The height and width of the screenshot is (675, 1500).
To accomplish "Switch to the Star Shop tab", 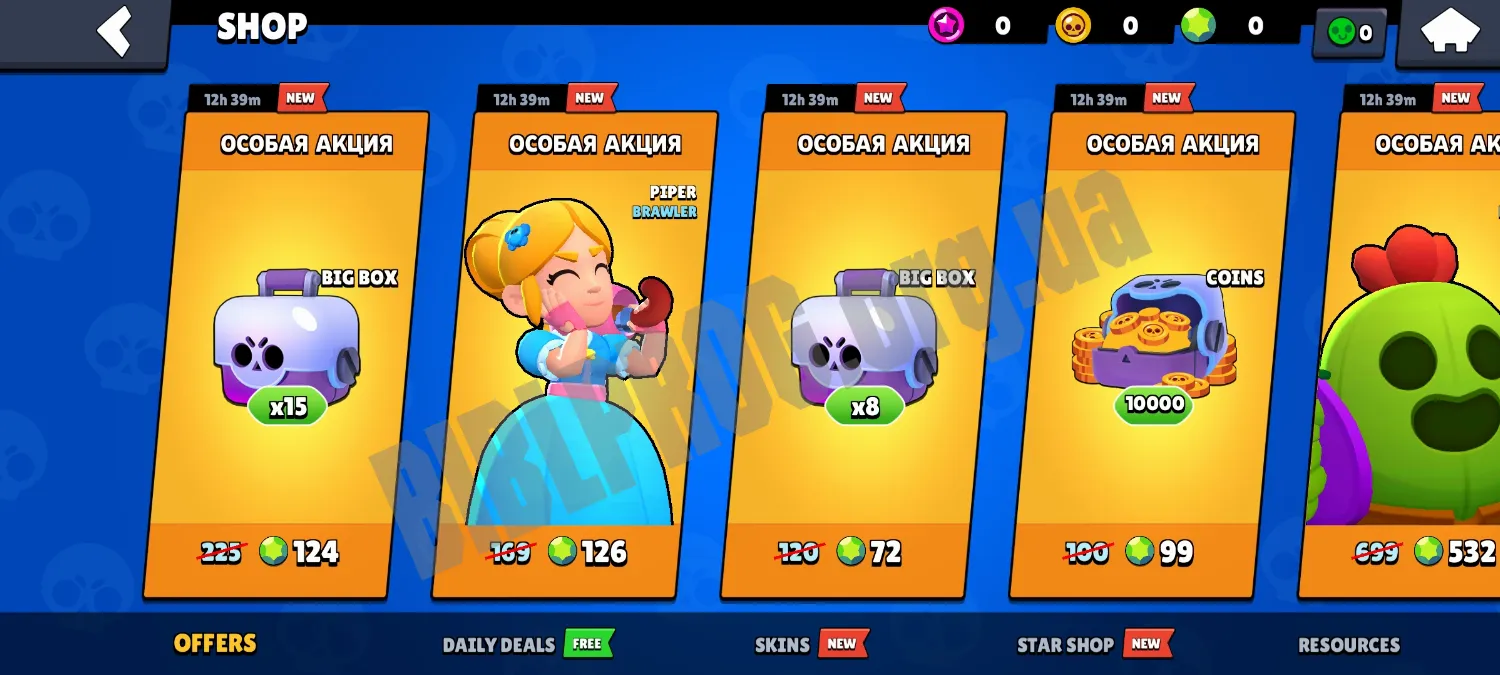I will tap(1065, 645).
